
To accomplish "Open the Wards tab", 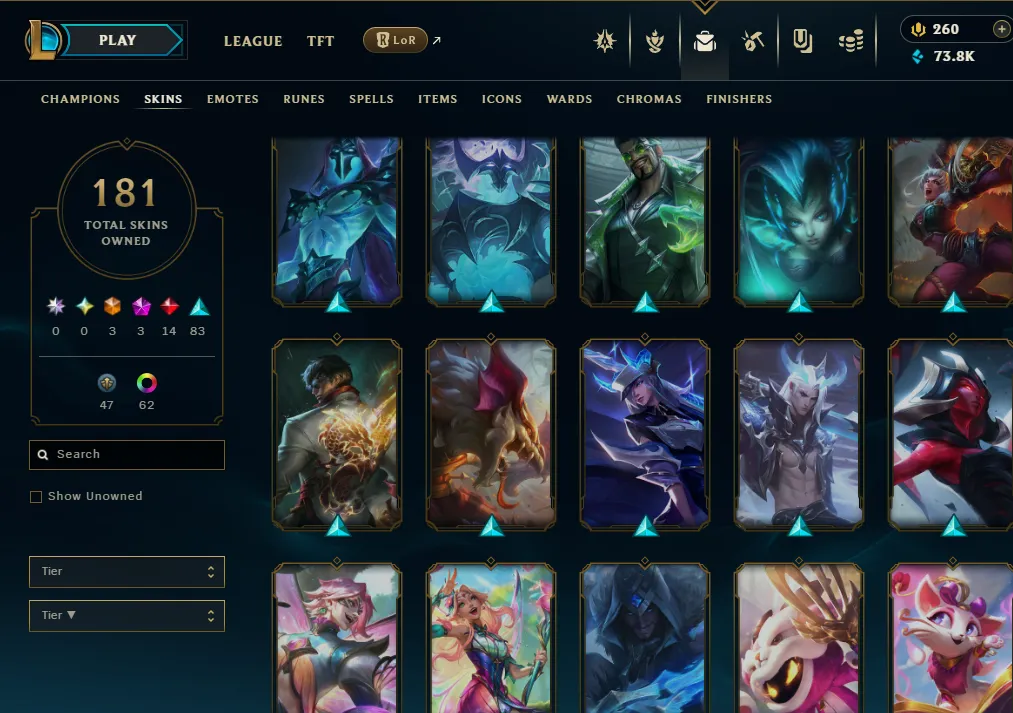I will [569, 99].
